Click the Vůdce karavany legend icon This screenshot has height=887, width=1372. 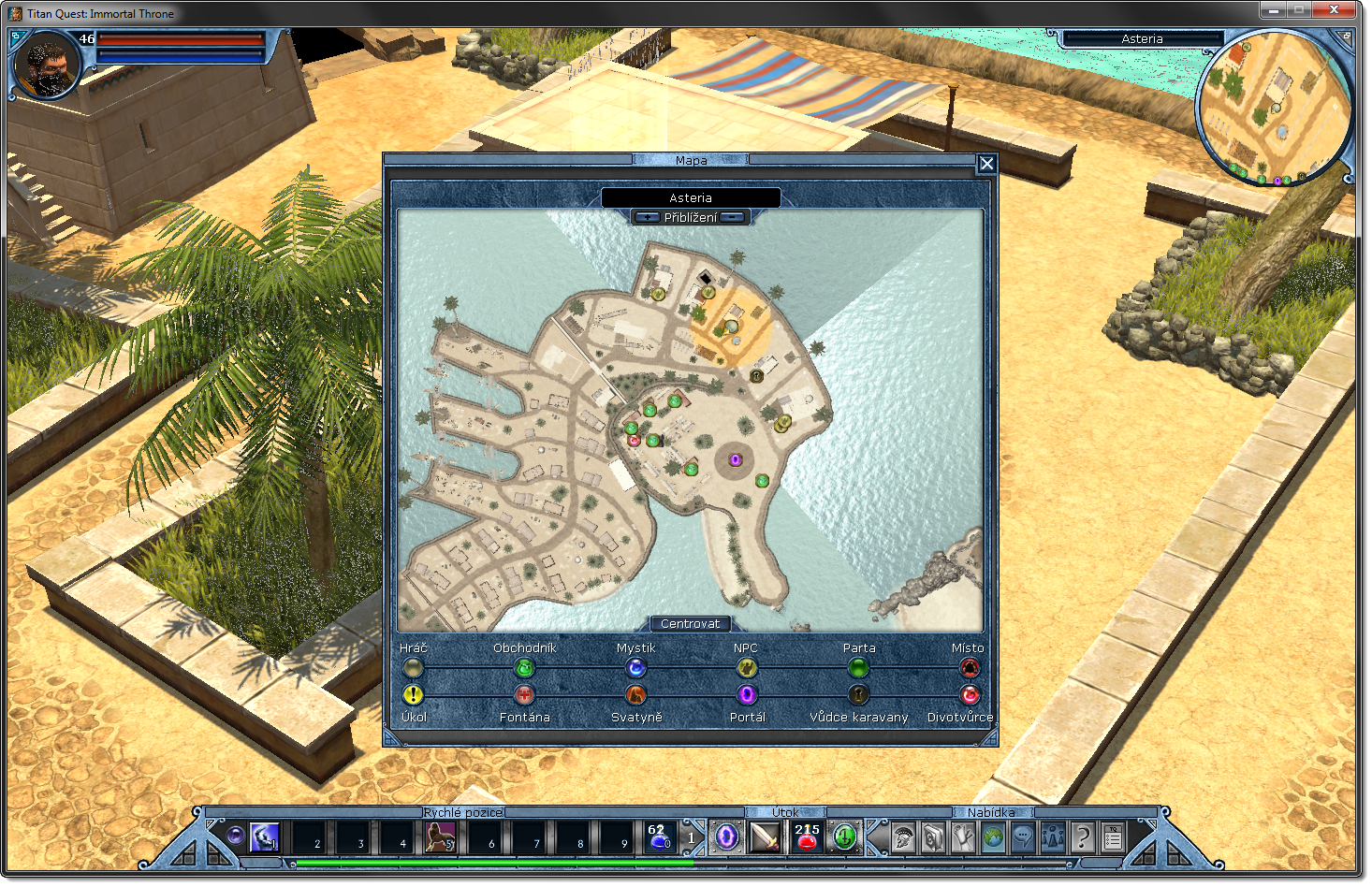[858, 695]
